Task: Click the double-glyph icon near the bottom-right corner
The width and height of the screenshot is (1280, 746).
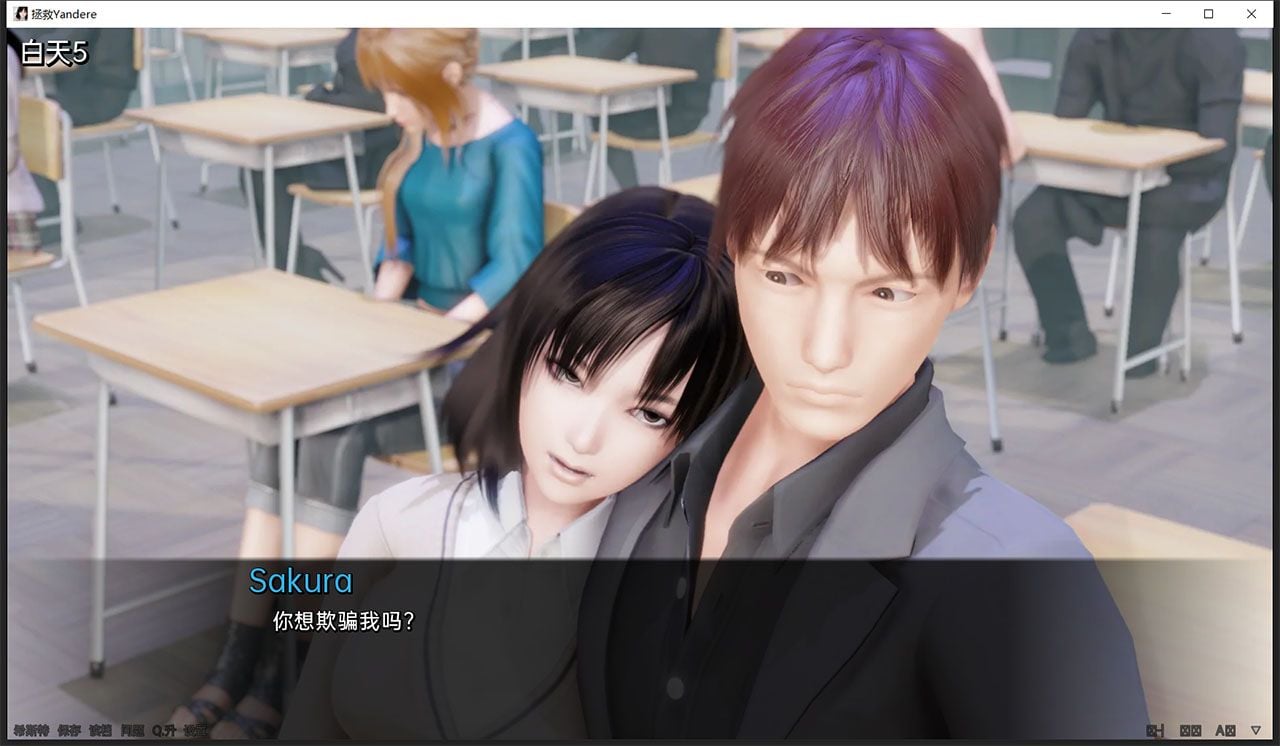Action: (1190, 730)
